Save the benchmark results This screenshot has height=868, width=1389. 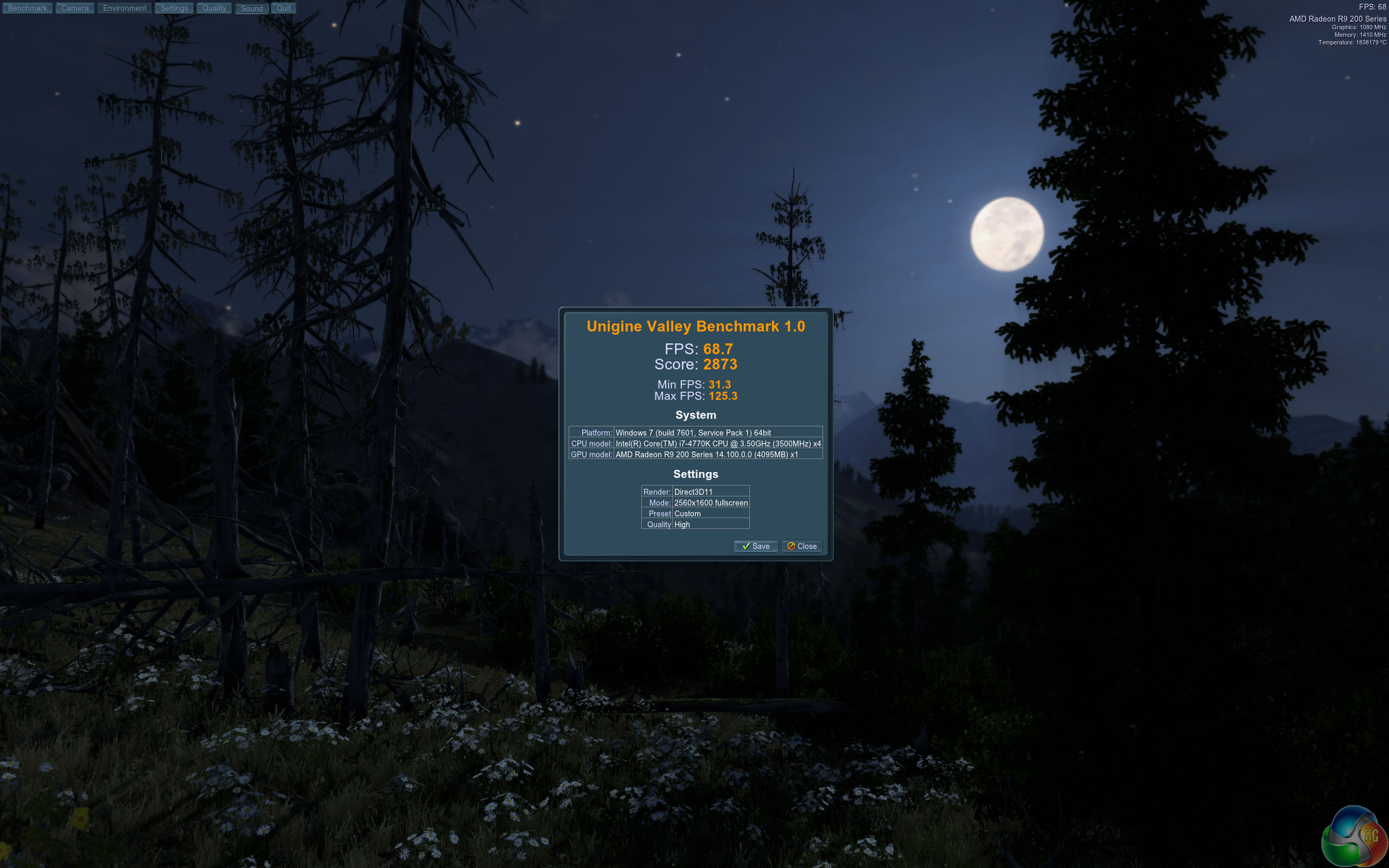click(755, 546)
